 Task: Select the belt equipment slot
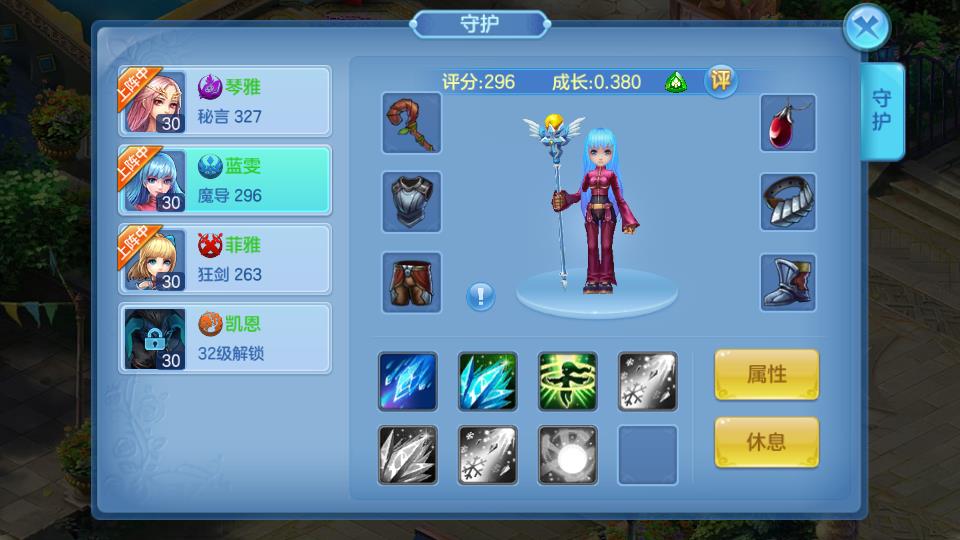coord(788,202)
